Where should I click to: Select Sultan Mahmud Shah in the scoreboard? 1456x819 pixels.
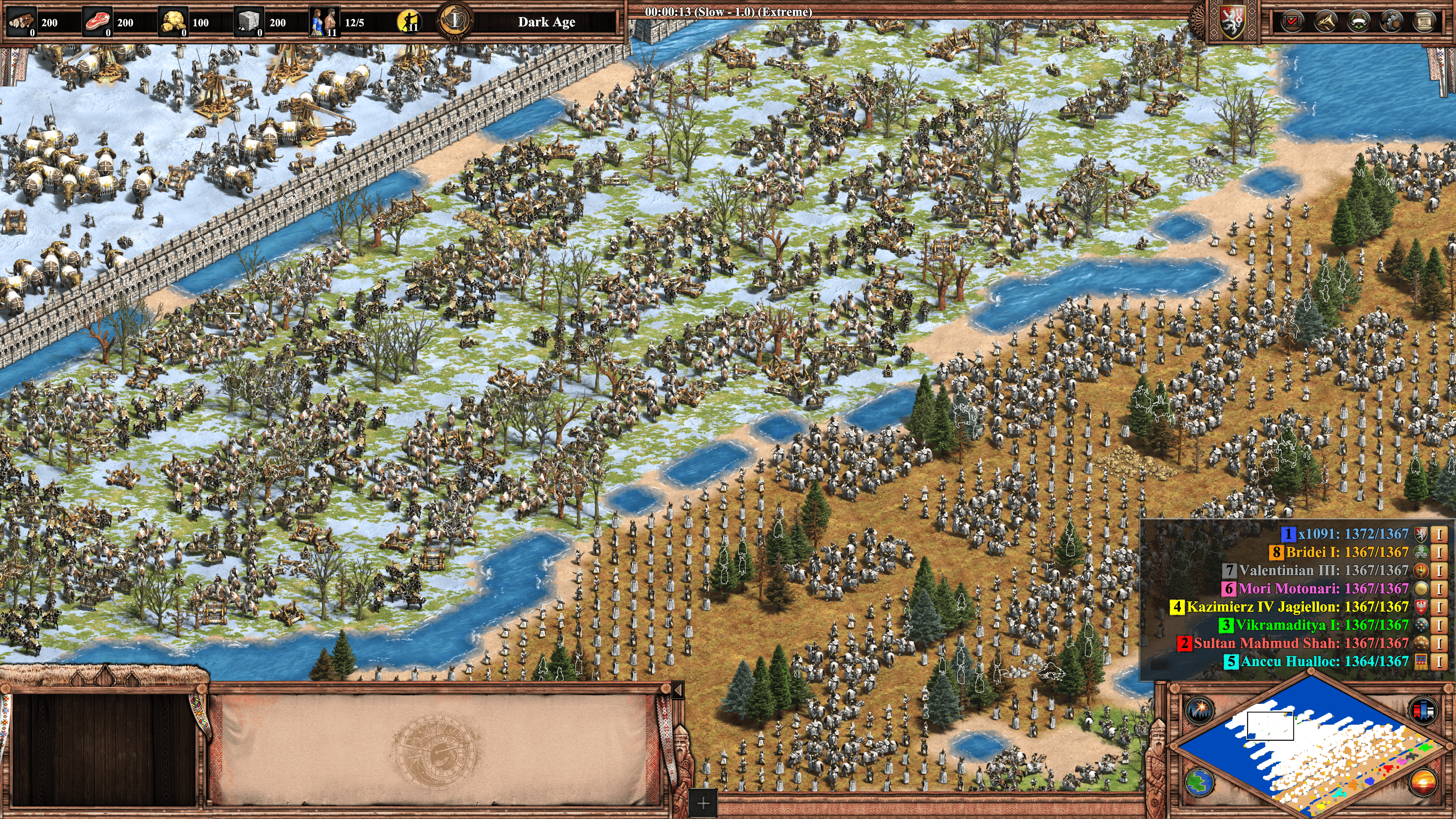[1301, 643]
